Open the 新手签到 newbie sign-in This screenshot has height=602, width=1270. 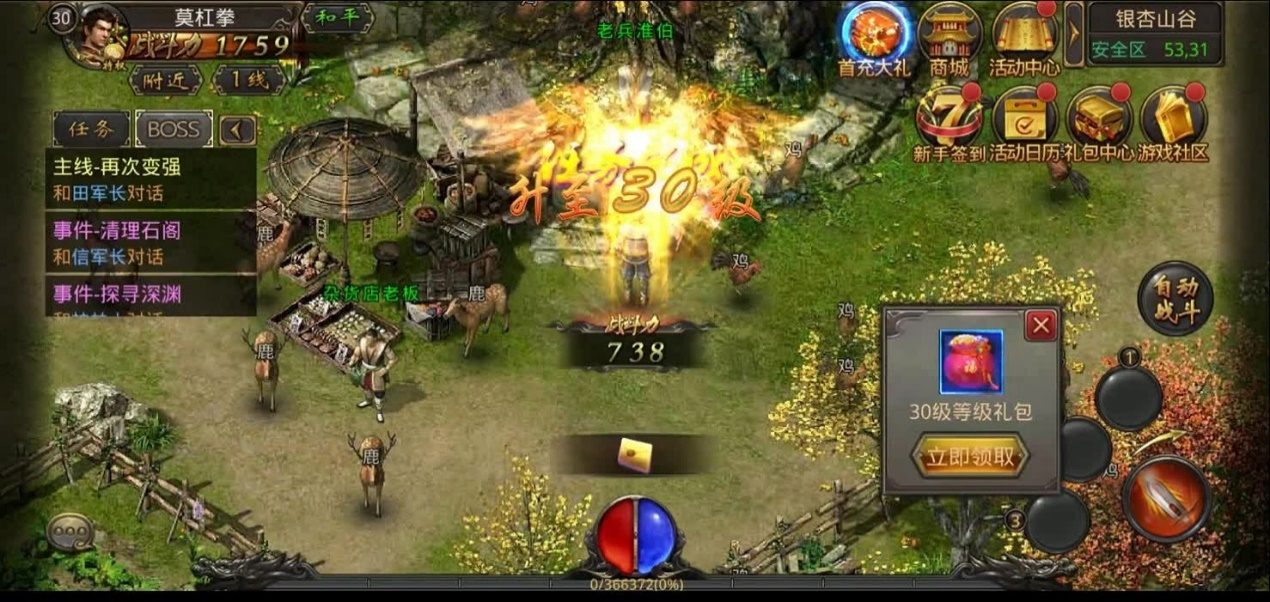tap(949, 122)
